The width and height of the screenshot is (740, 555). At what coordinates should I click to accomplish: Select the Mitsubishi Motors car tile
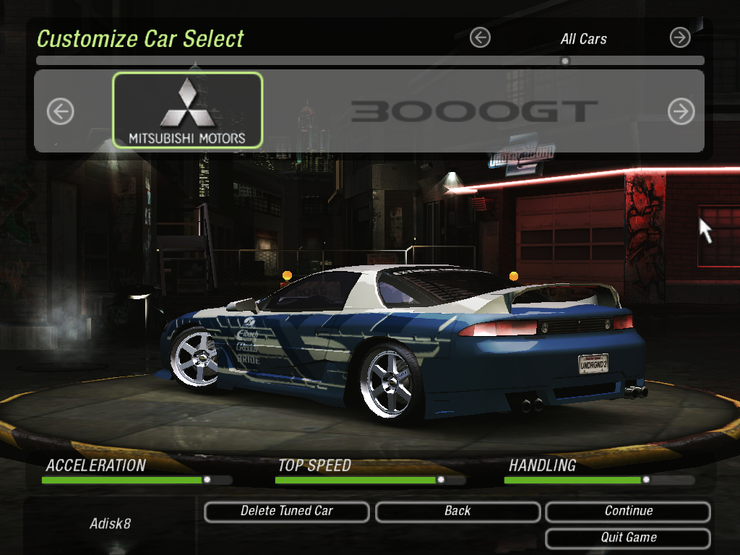pos(188,110)
